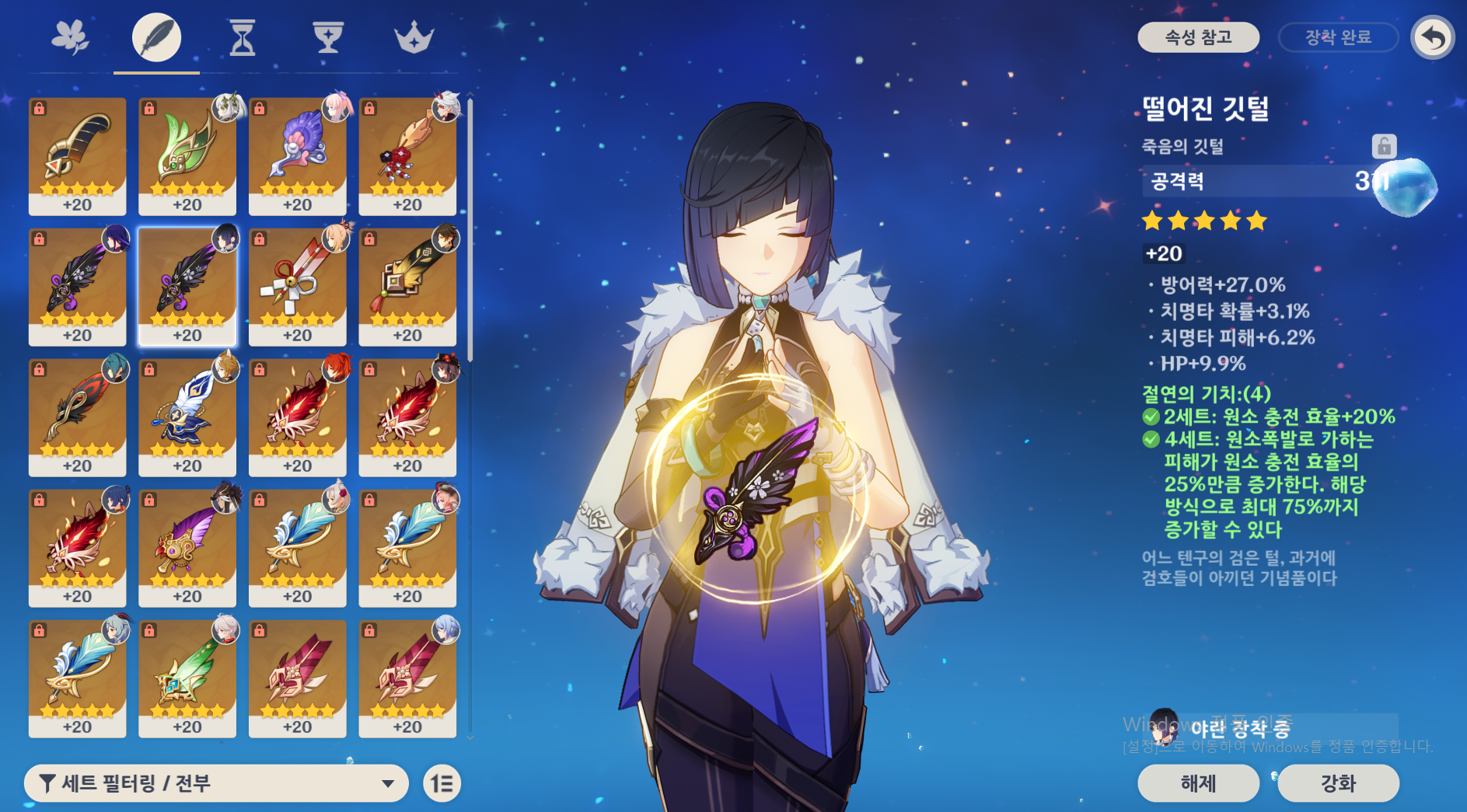The width and height of the screenshot is (1467, 812).
Task: Unequip the artifact with 해제
Action: 1198,783
